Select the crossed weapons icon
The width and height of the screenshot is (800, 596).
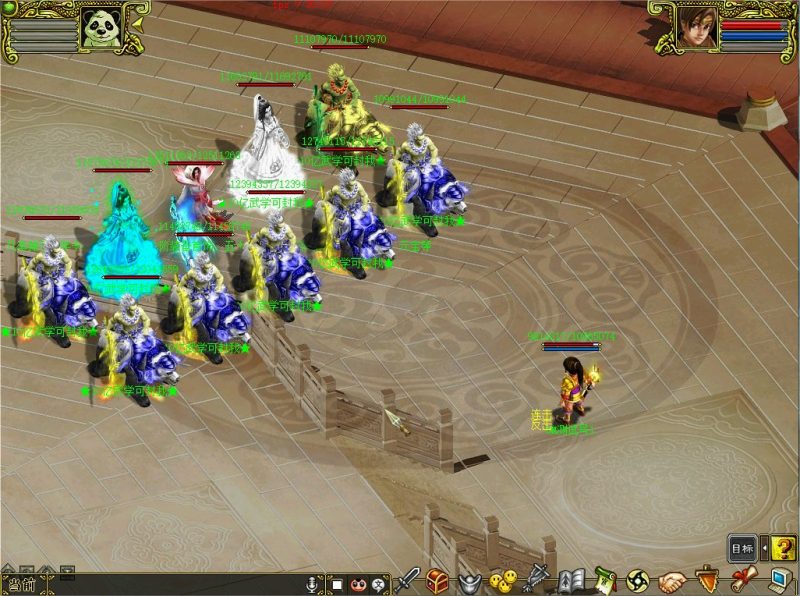(538, 579)
